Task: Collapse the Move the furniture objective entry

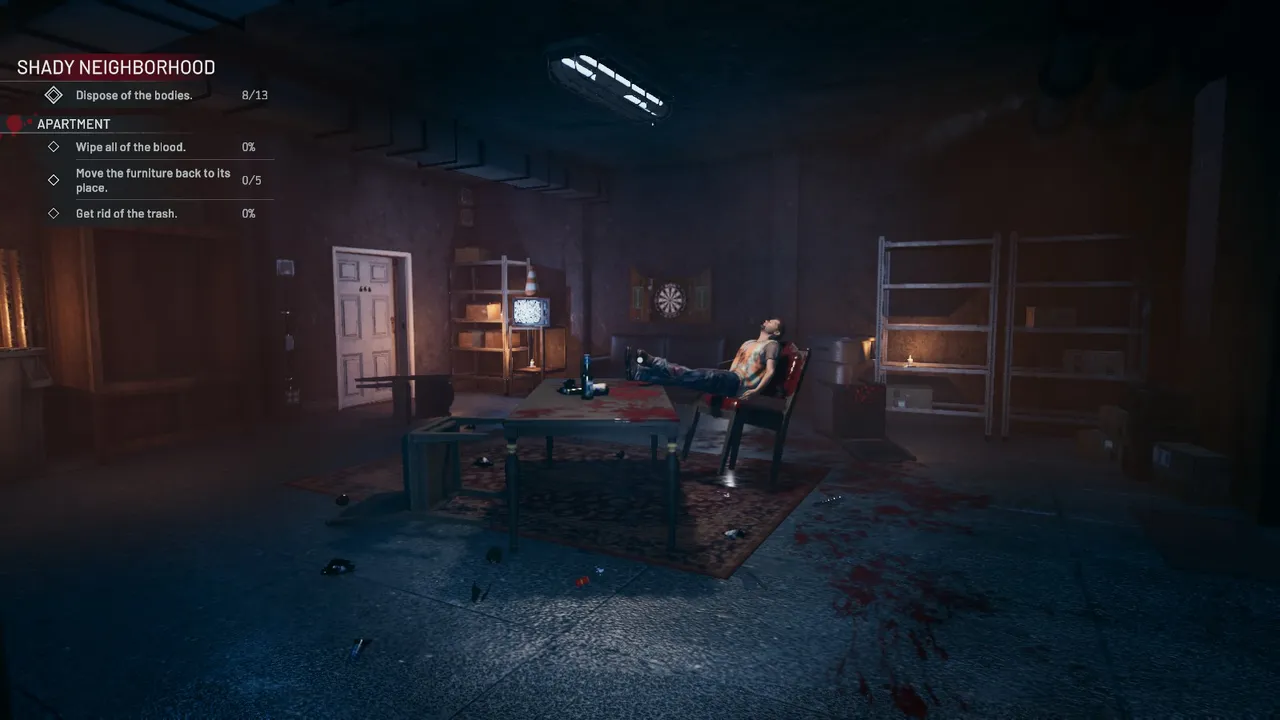Action: tap(153, 180)
